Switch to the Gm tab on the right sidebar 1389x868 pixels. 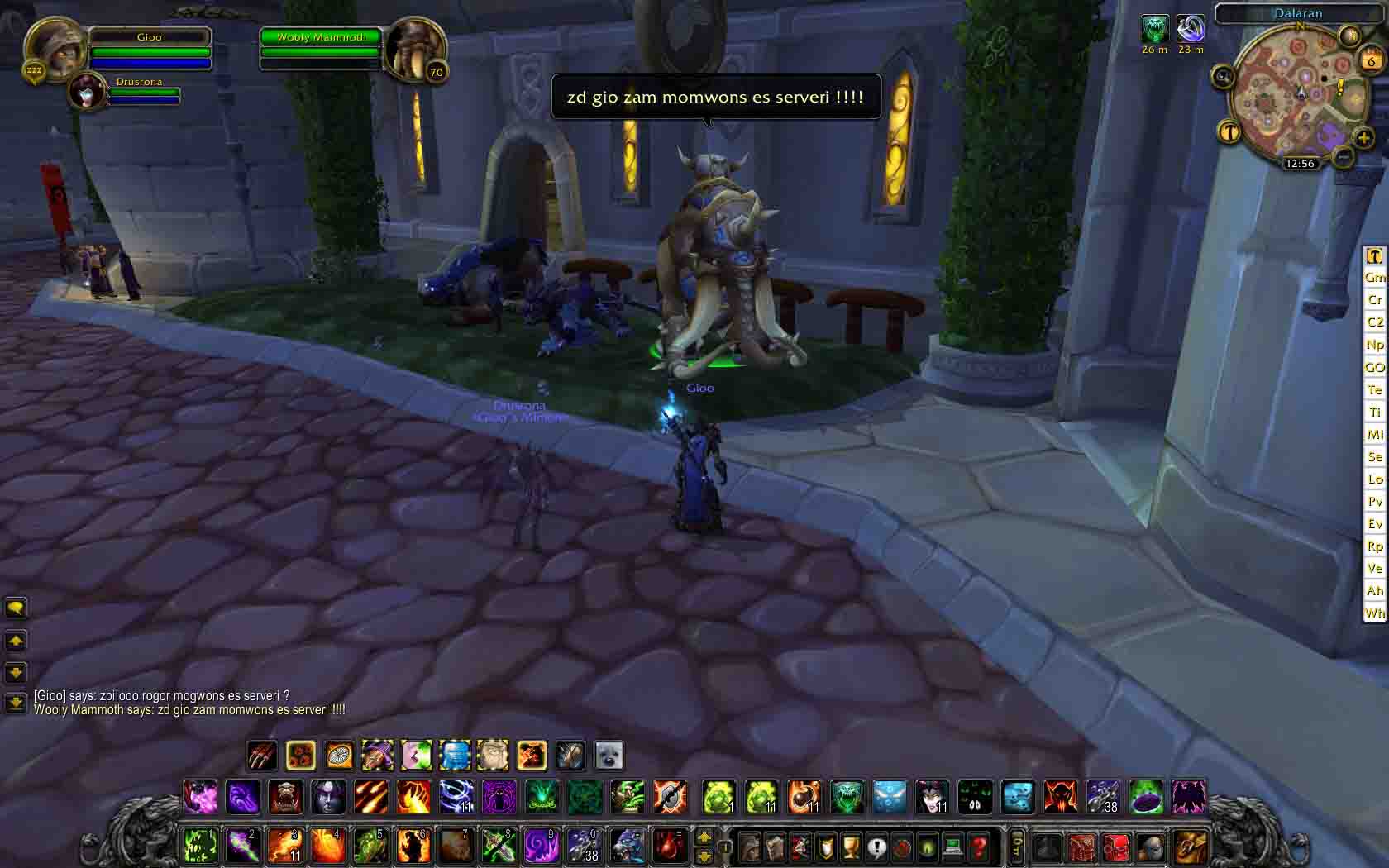1373,277
